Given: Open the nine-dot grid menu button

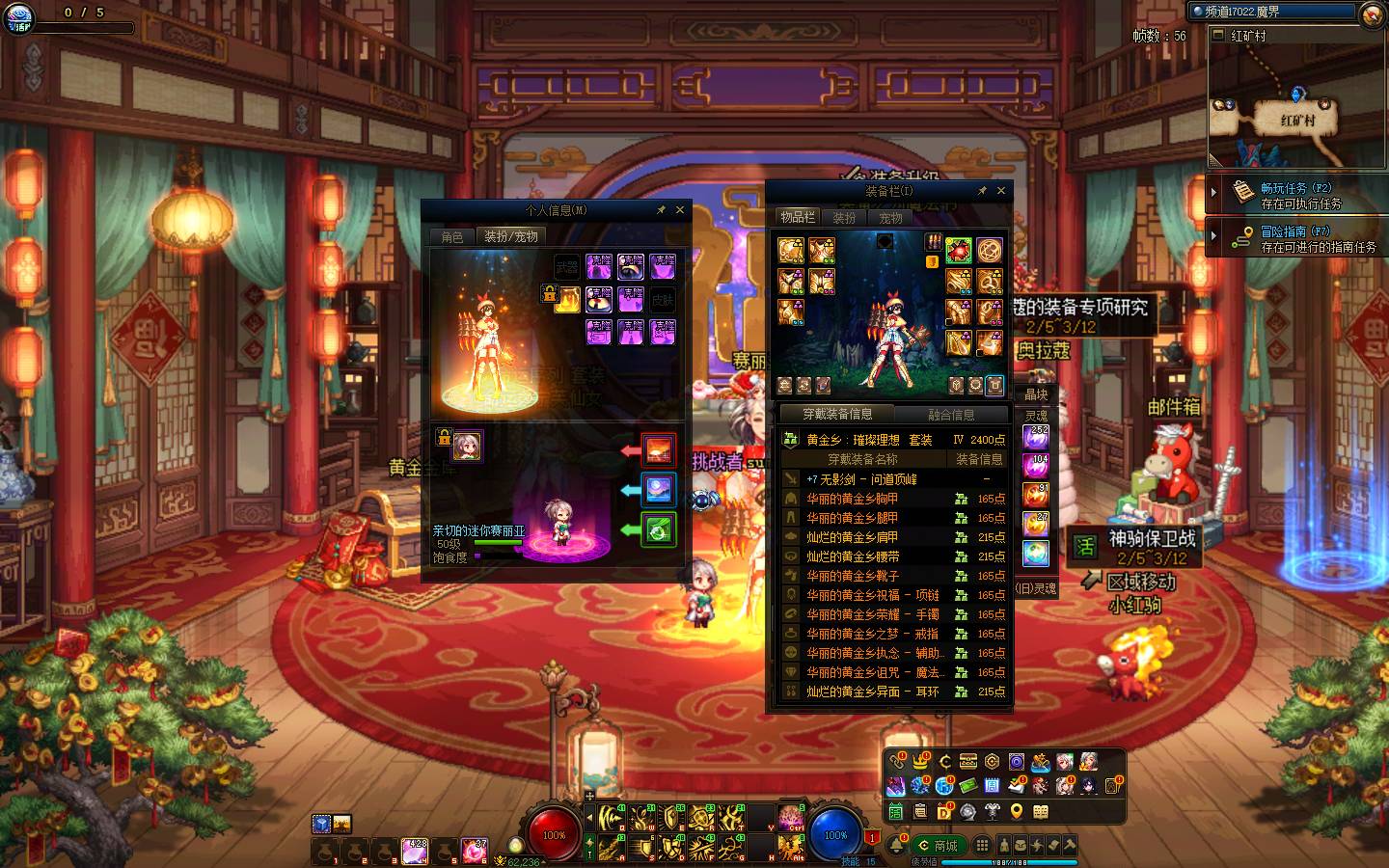Looking at the screenshot, I should 982,846.
